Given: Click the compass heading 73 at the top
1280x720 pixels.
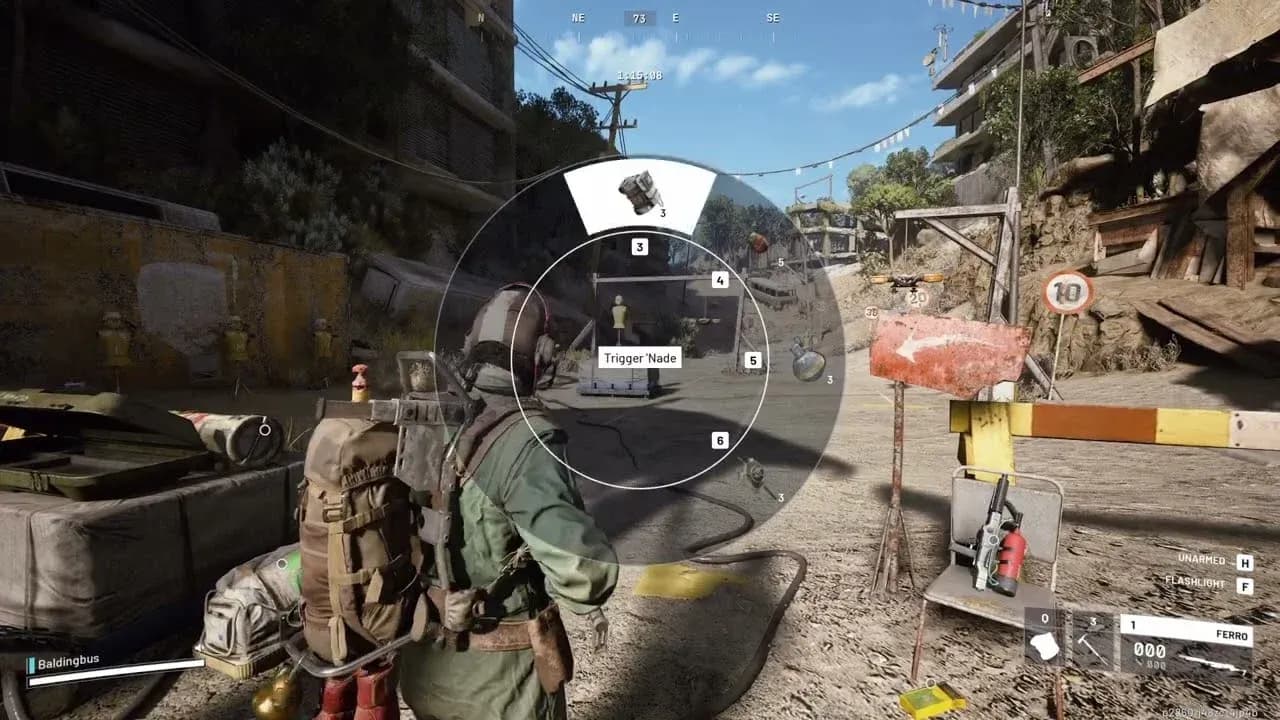Looking at the screenshot, I should pos(638,17).
